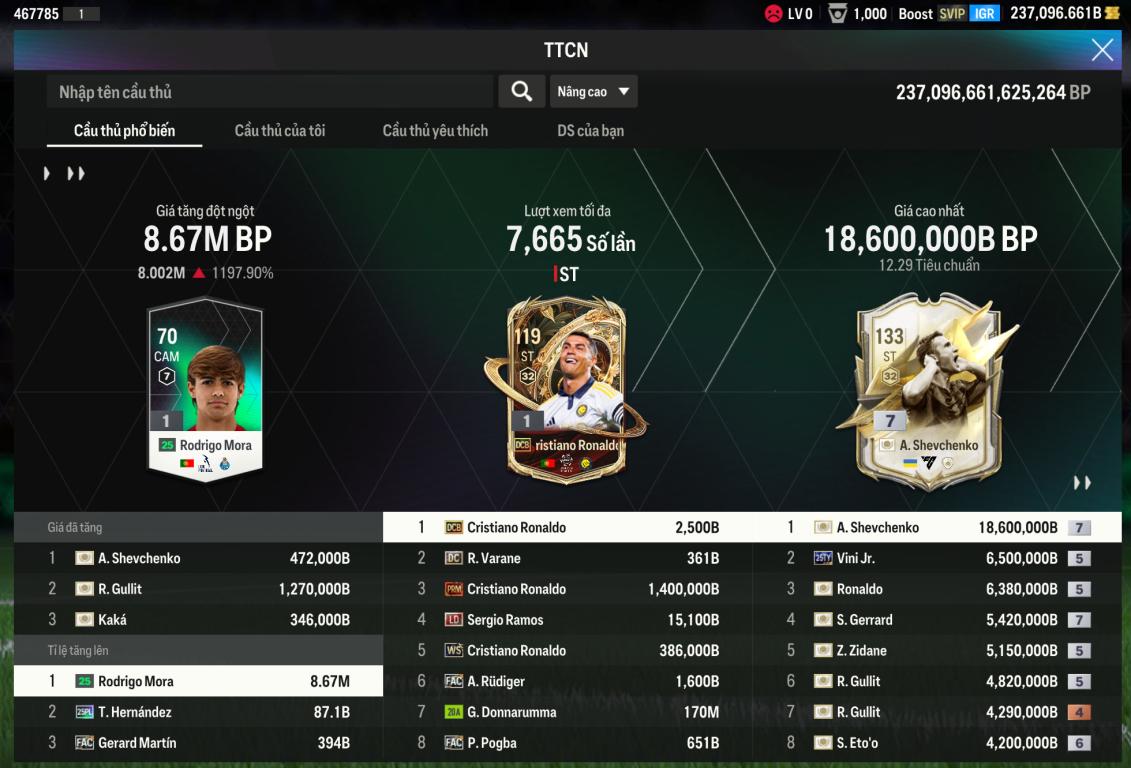Choose the Z. Zidane 5,150,000B row

click(x=937, y=651)
